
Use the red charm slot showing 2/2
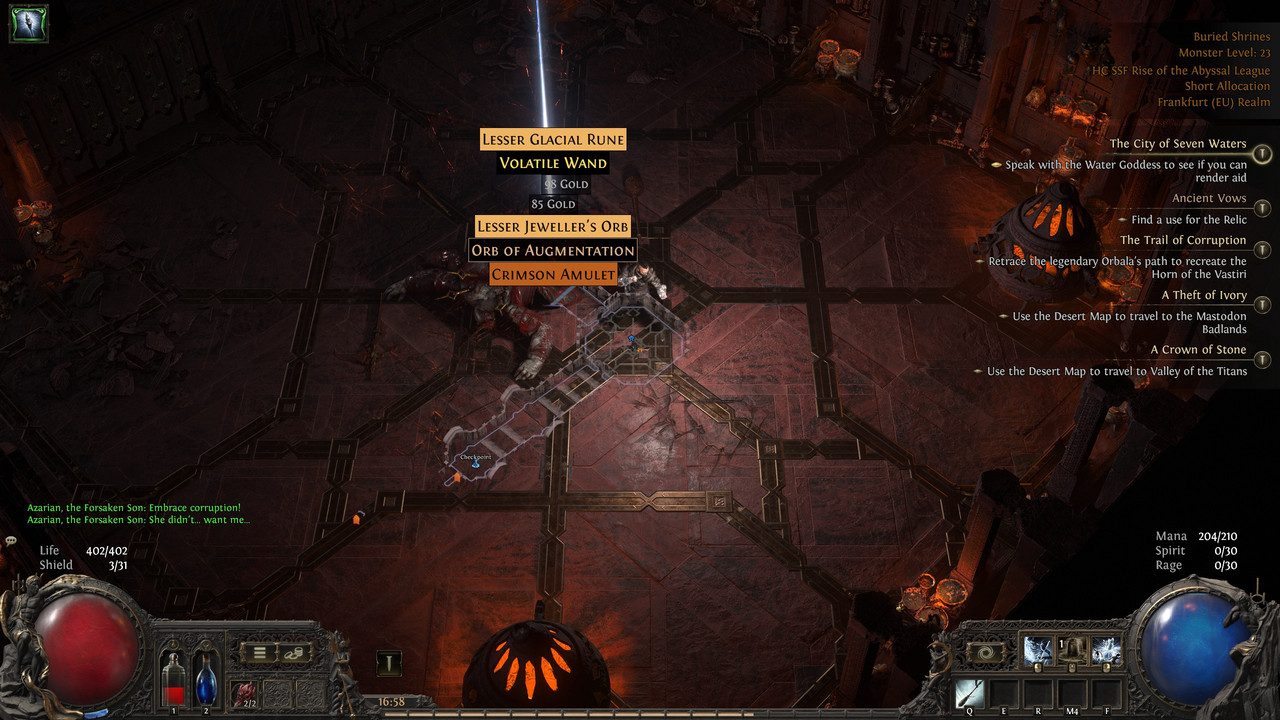click(x=244, y=692)
